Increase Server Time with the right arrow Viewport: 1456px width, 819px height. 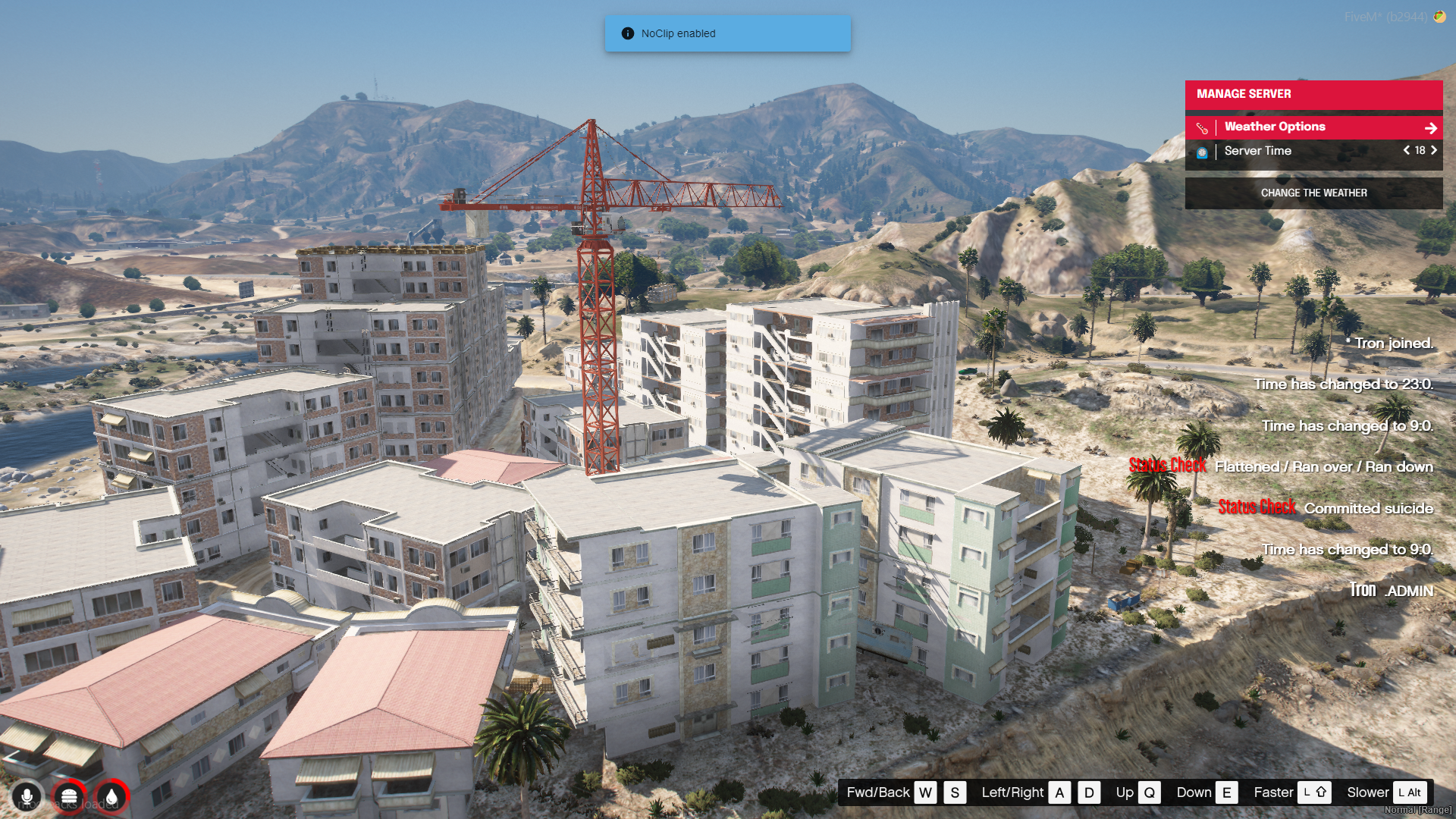click(1434, 151)
